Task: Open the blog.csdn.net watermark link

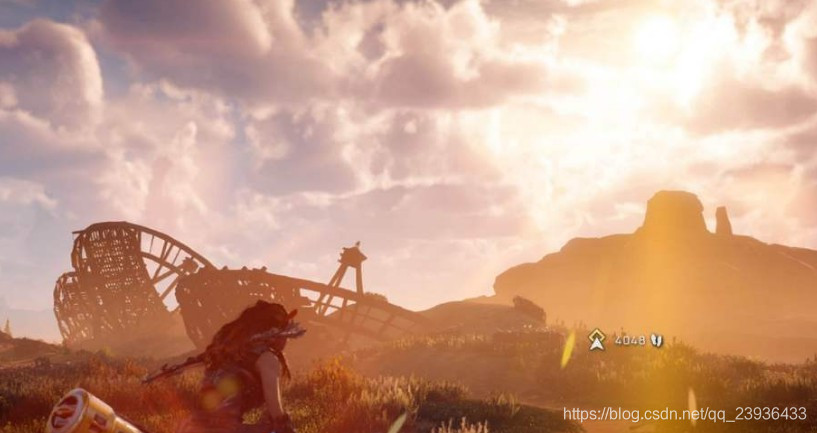Action: tap(684, 413)
